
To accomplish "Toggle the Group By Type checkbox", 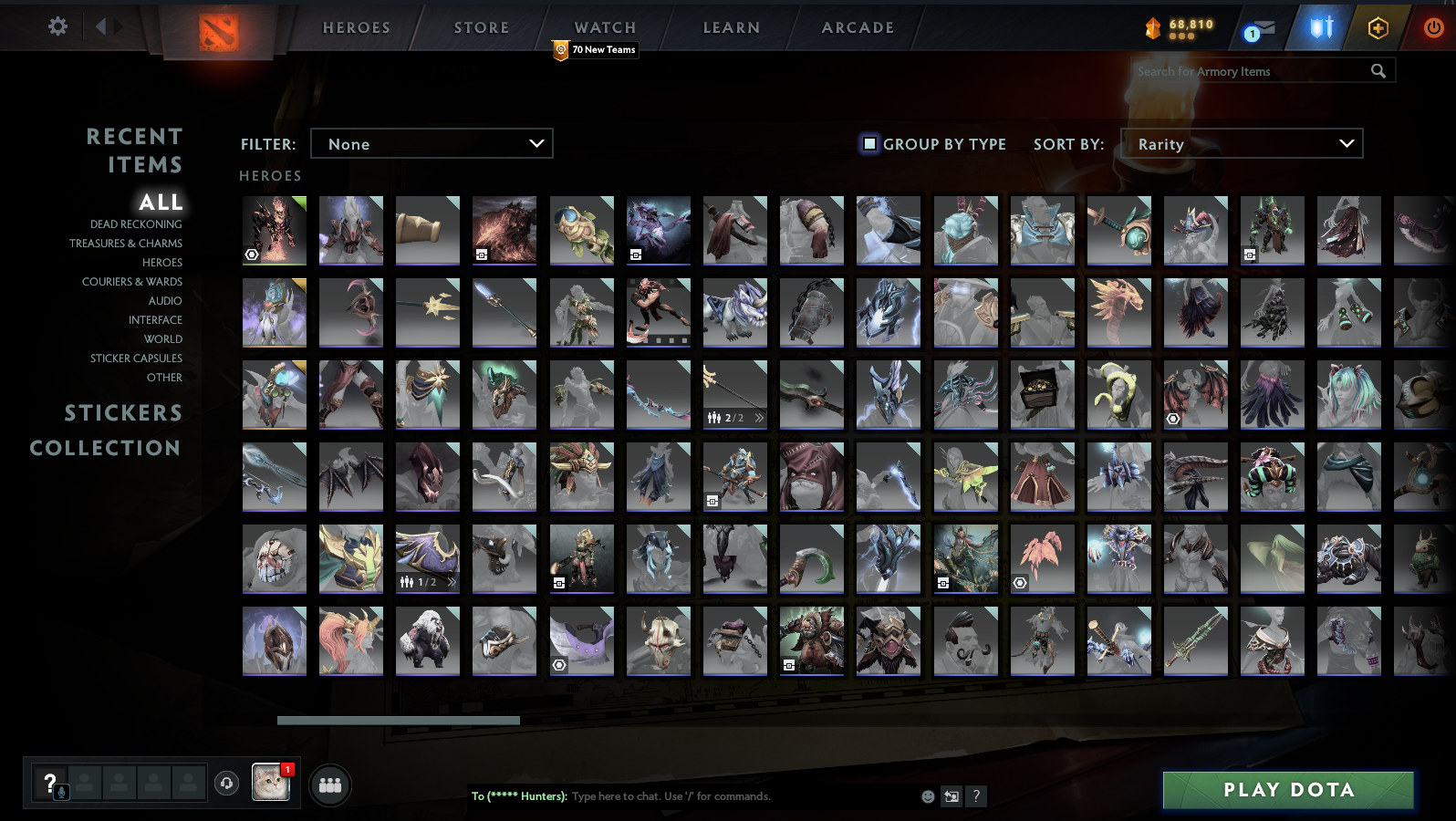I will pyautogui.click(x=868, y=144).
